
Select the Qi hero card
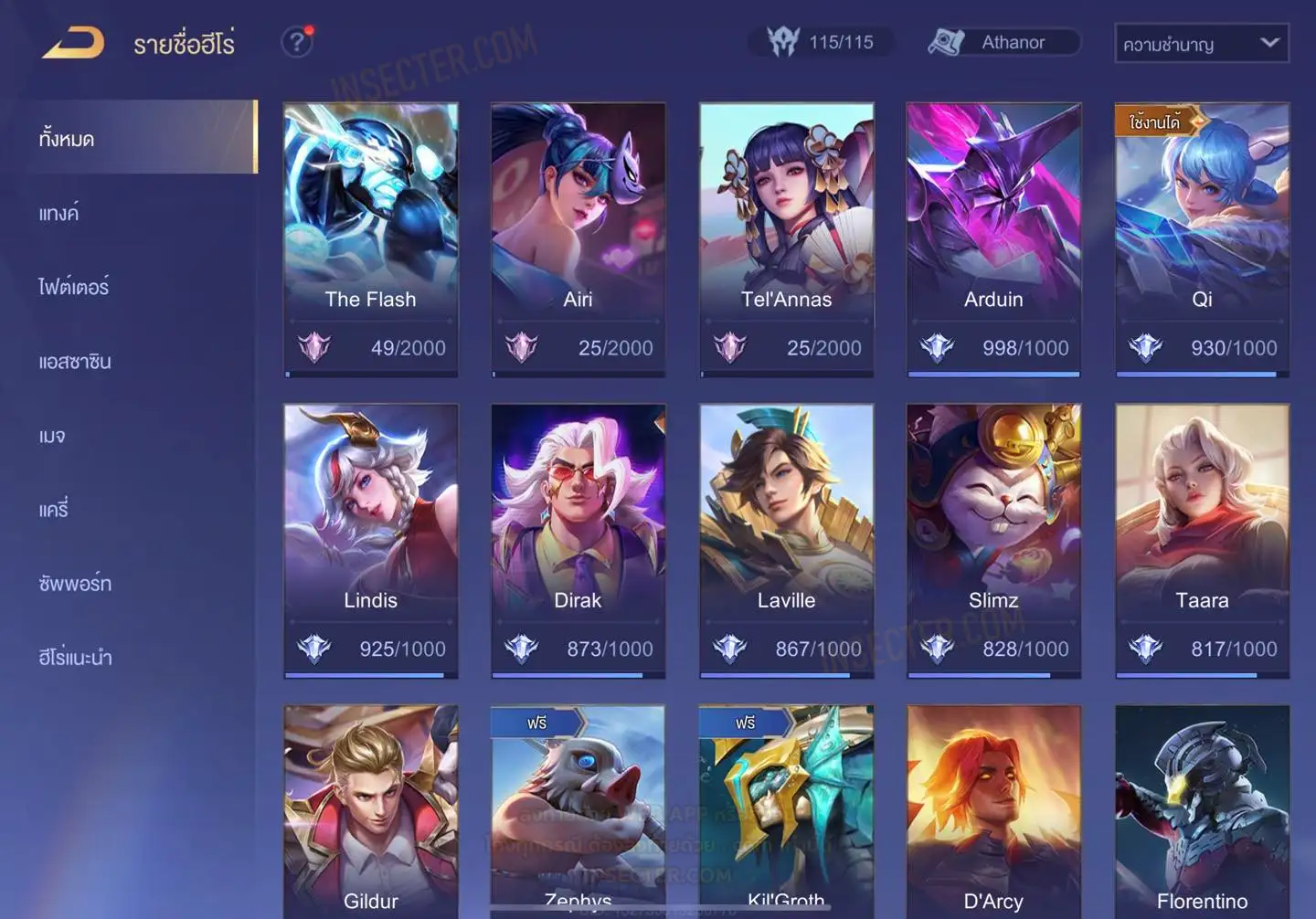pos(1202,238)
